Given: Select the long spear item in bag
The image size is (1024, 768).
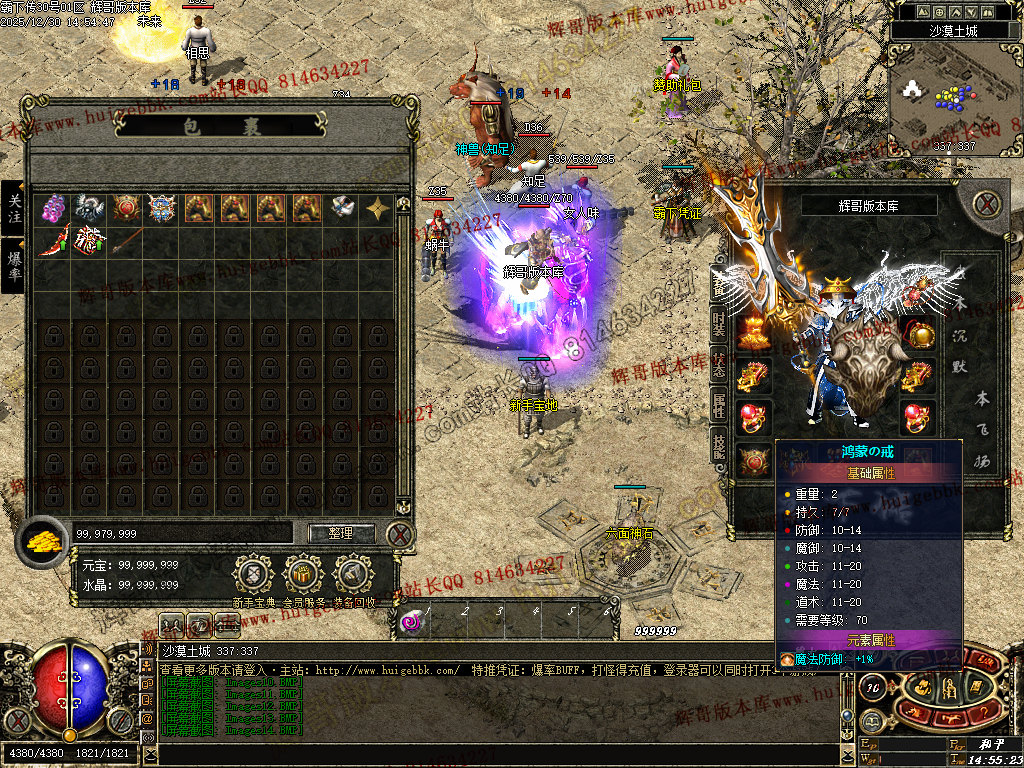Looking at the screenshot, I should tap(124, 242).
